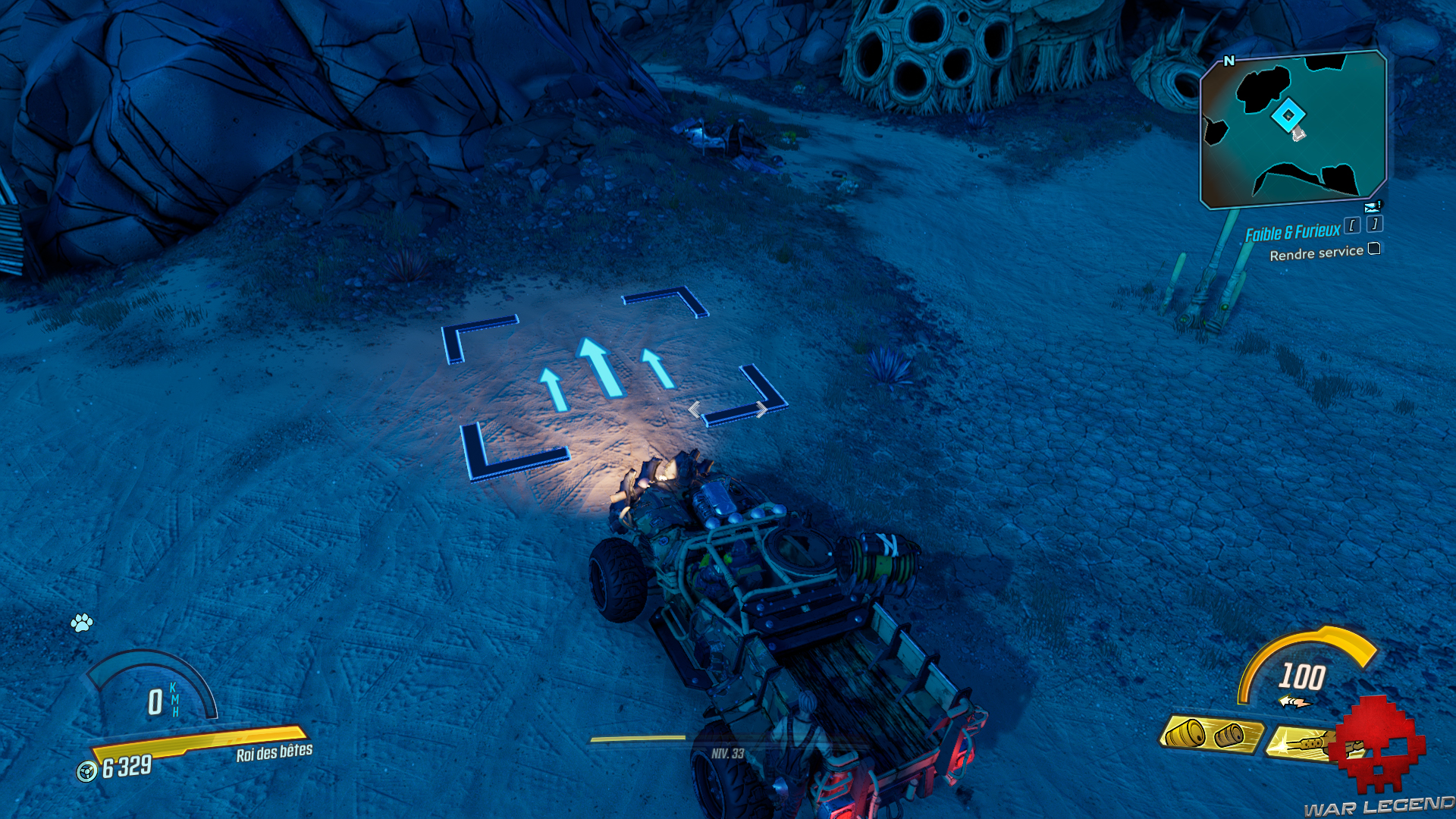
Task: Open the Rendre service objective entry
Action: pos(1317,253)
